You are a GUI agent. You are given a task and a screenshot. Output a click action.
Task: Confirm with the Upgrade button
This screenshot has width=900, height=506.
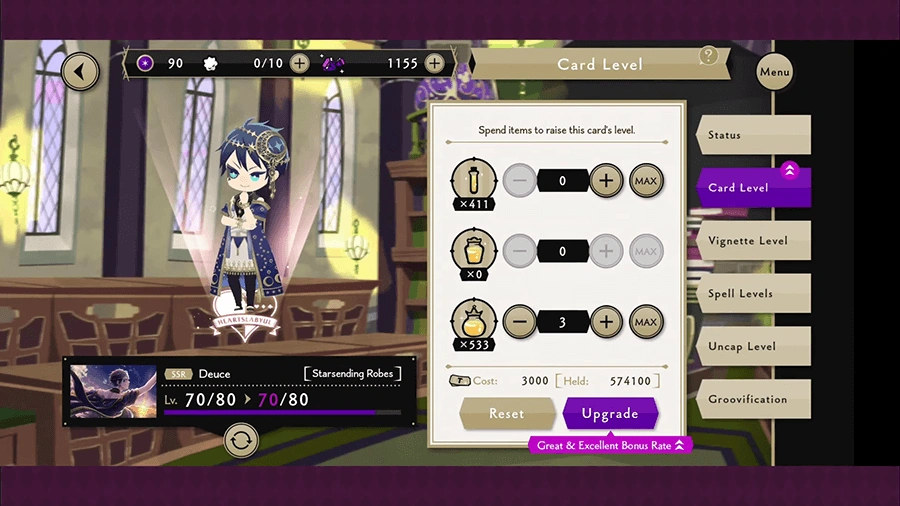[610, 413]
